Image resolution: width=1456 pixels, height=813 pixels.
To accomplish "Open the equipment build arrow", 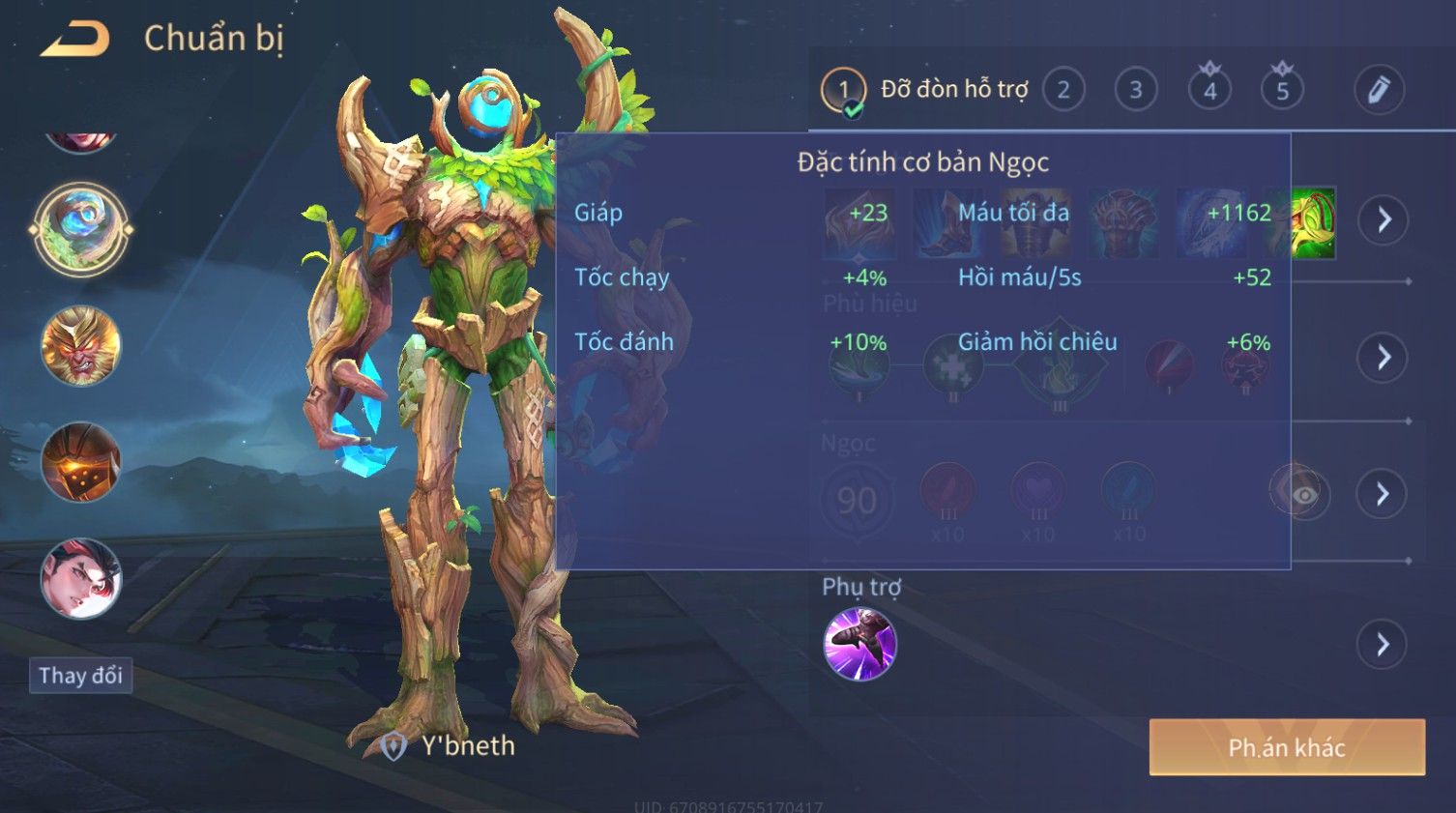I will point(1383,220).
